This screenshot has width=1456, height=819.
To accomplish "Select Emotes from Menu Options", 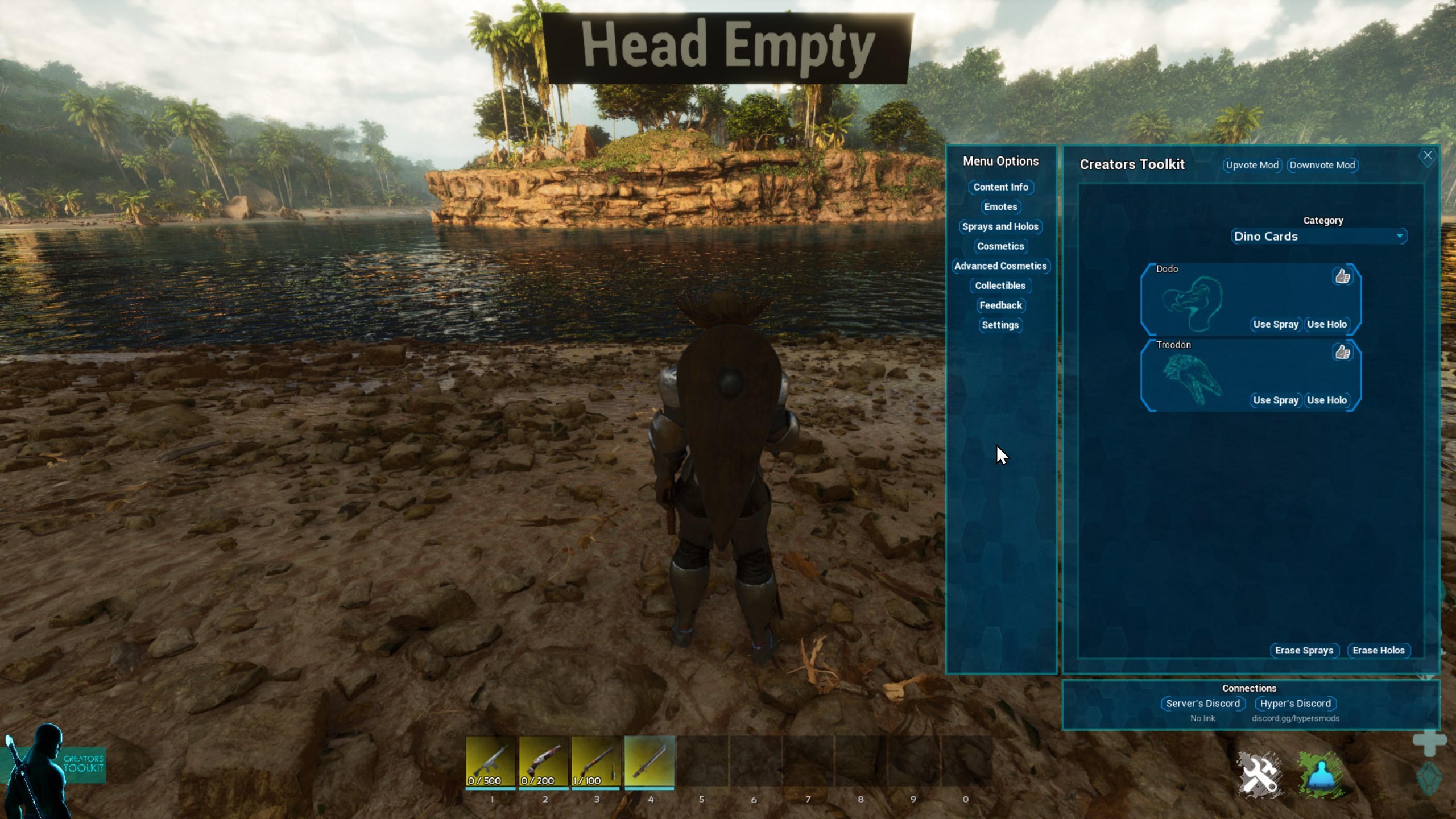I will 1001,207.
